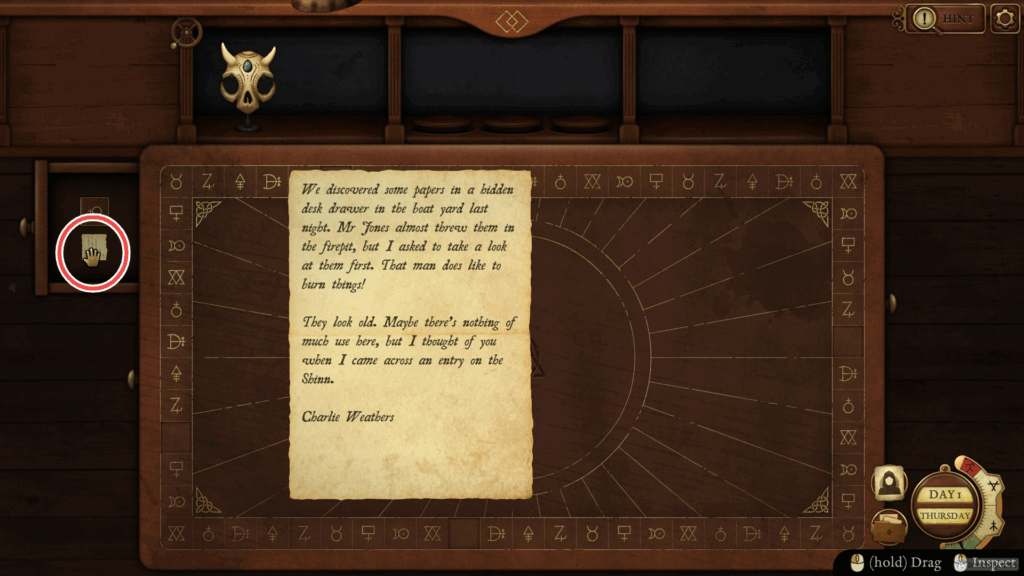1024x576 pixels.
Task: Select Charlie Weathers' letter on the desk
Action: click(410, 335)
